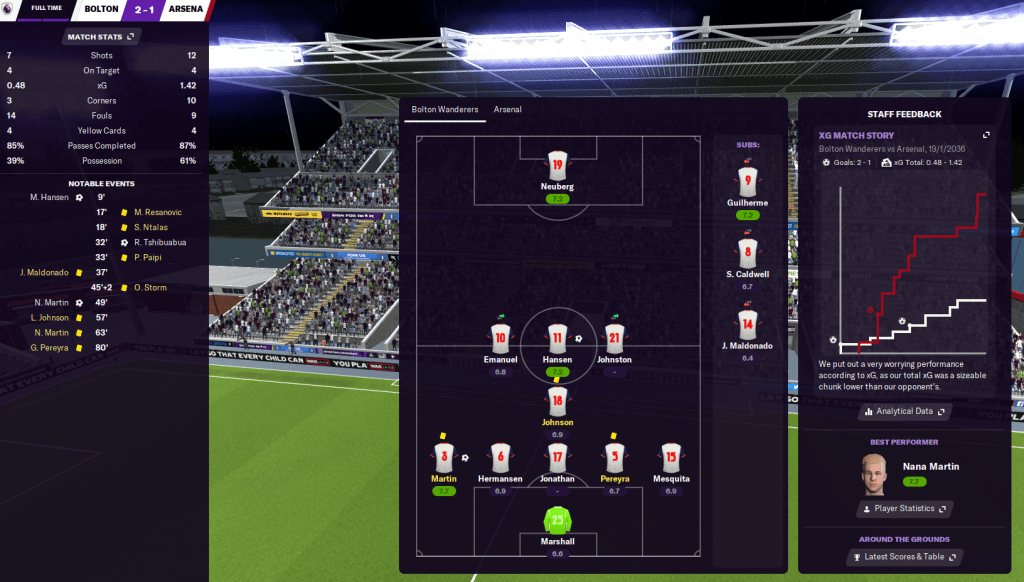
Task: Select Pereyra in the back line
Action: point(614,458)
